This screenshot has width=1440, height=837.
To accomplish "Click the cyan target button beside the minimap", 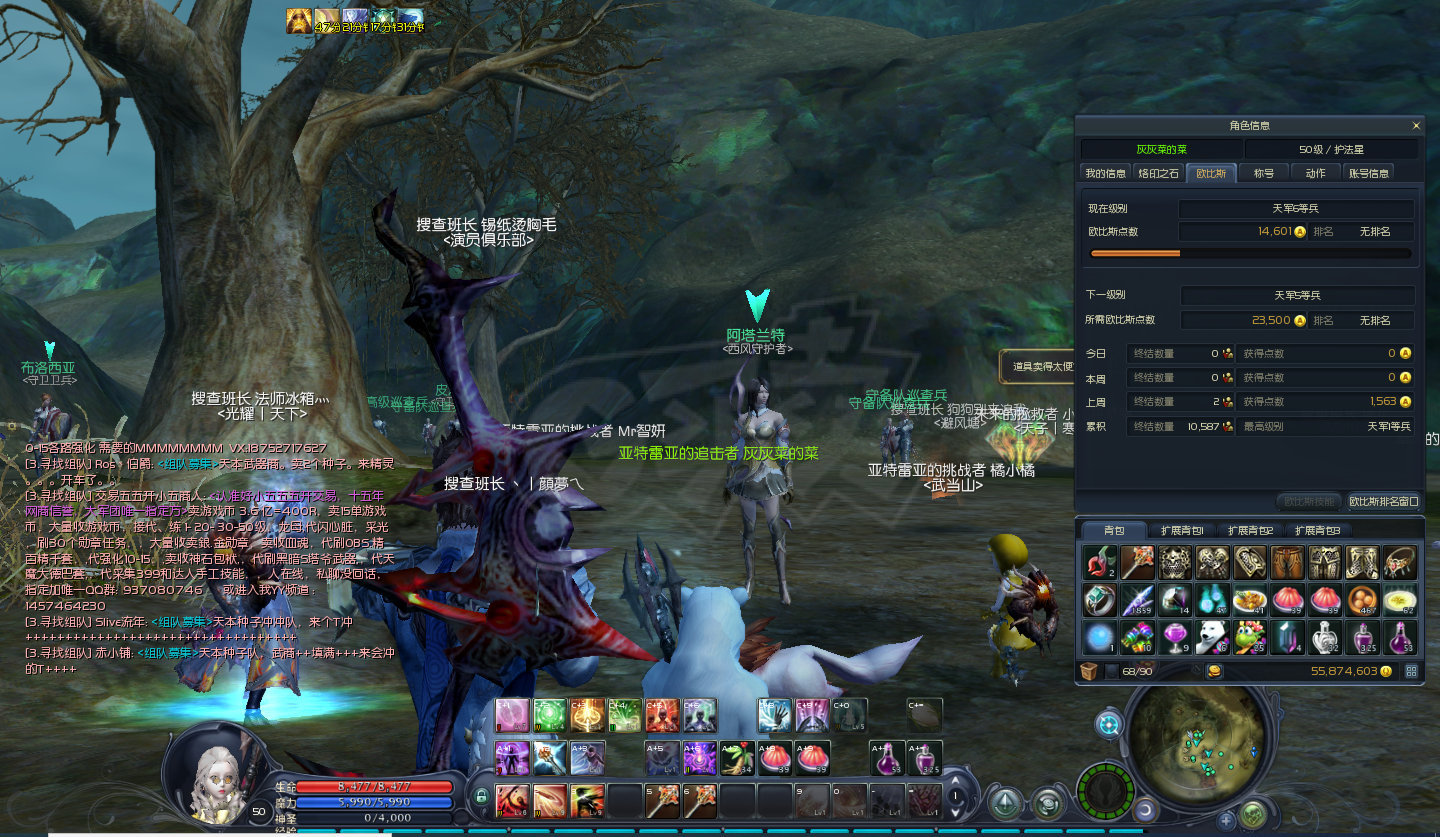I will click(1108, 724).
